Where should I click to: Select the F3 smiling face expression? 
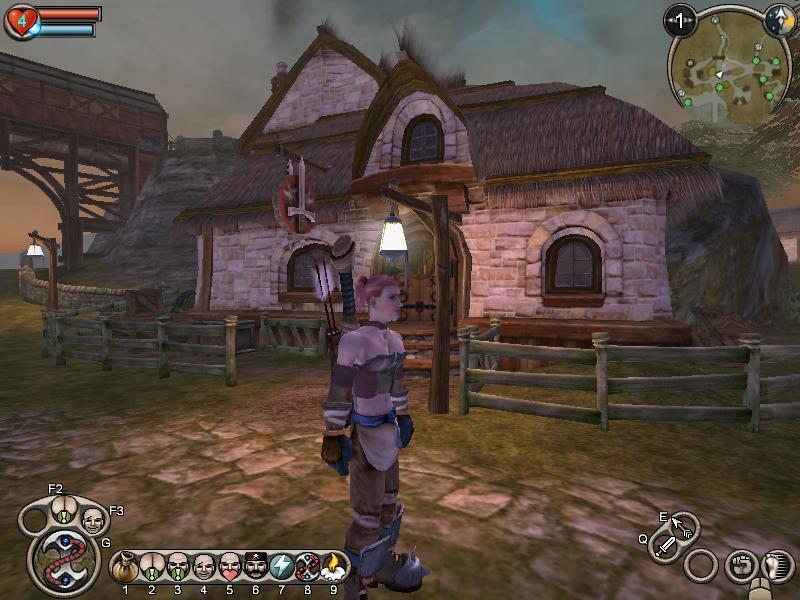point(93,520)
